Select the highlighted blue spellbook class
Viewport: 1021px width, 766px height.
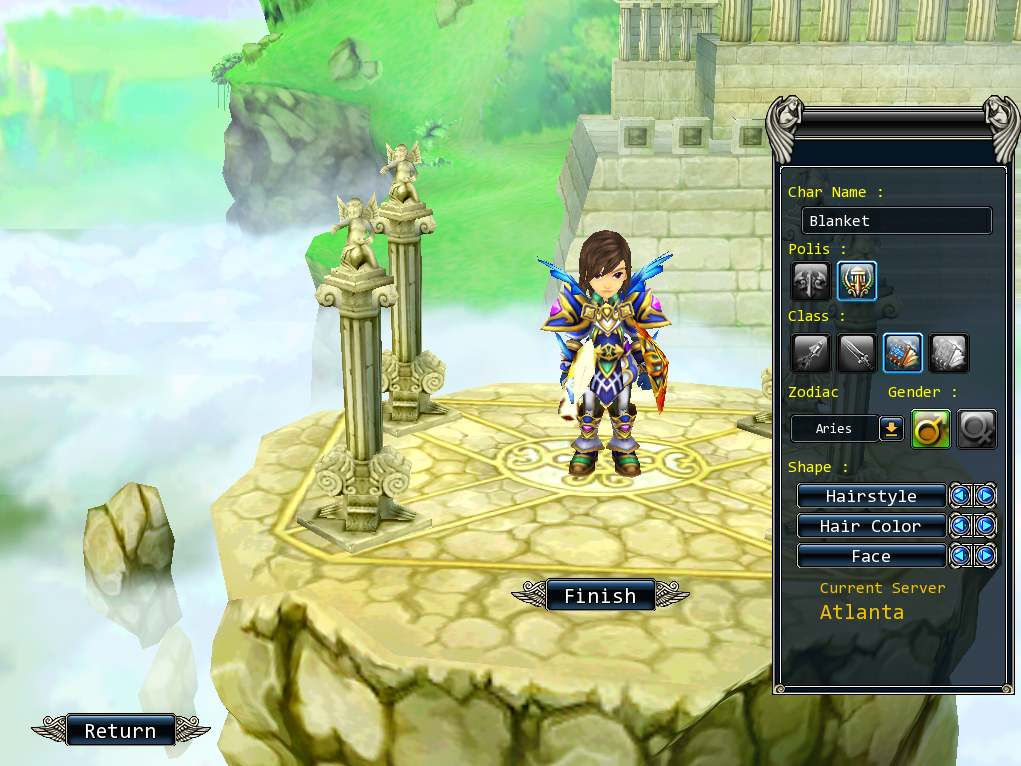click(903, 353)
